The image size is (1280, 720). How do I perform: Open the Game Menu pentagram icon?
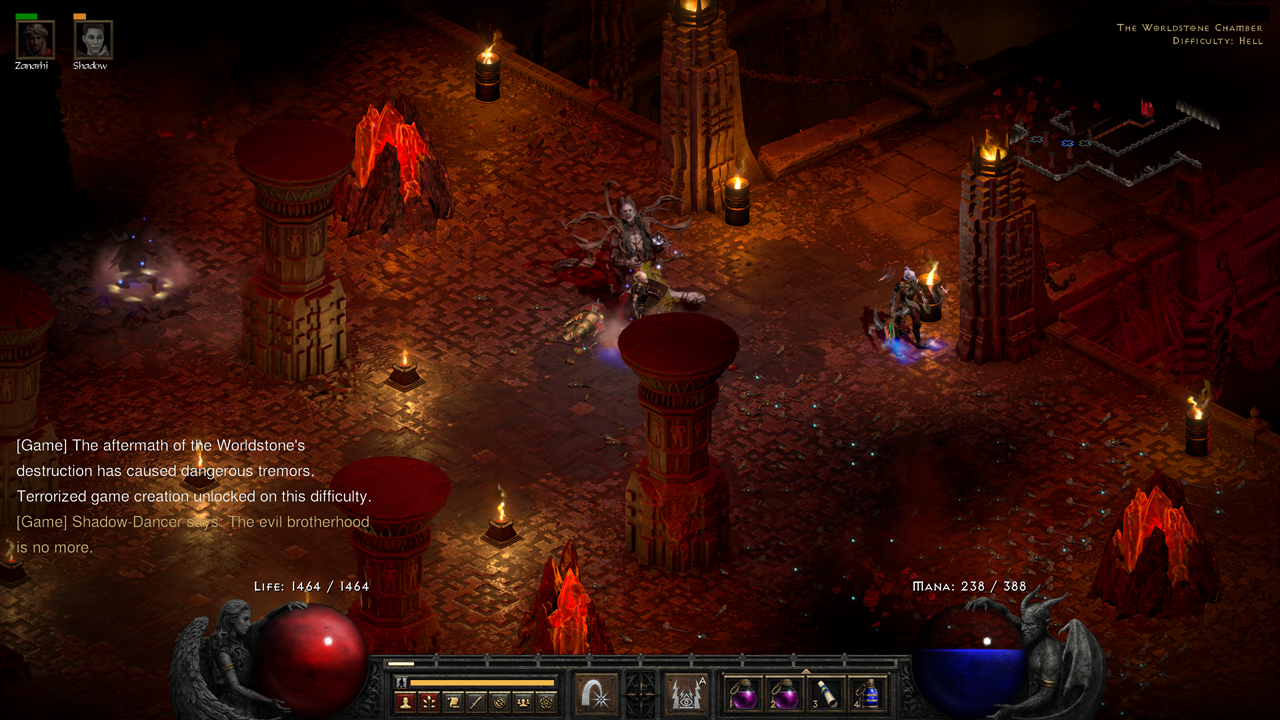click(547, 701)
